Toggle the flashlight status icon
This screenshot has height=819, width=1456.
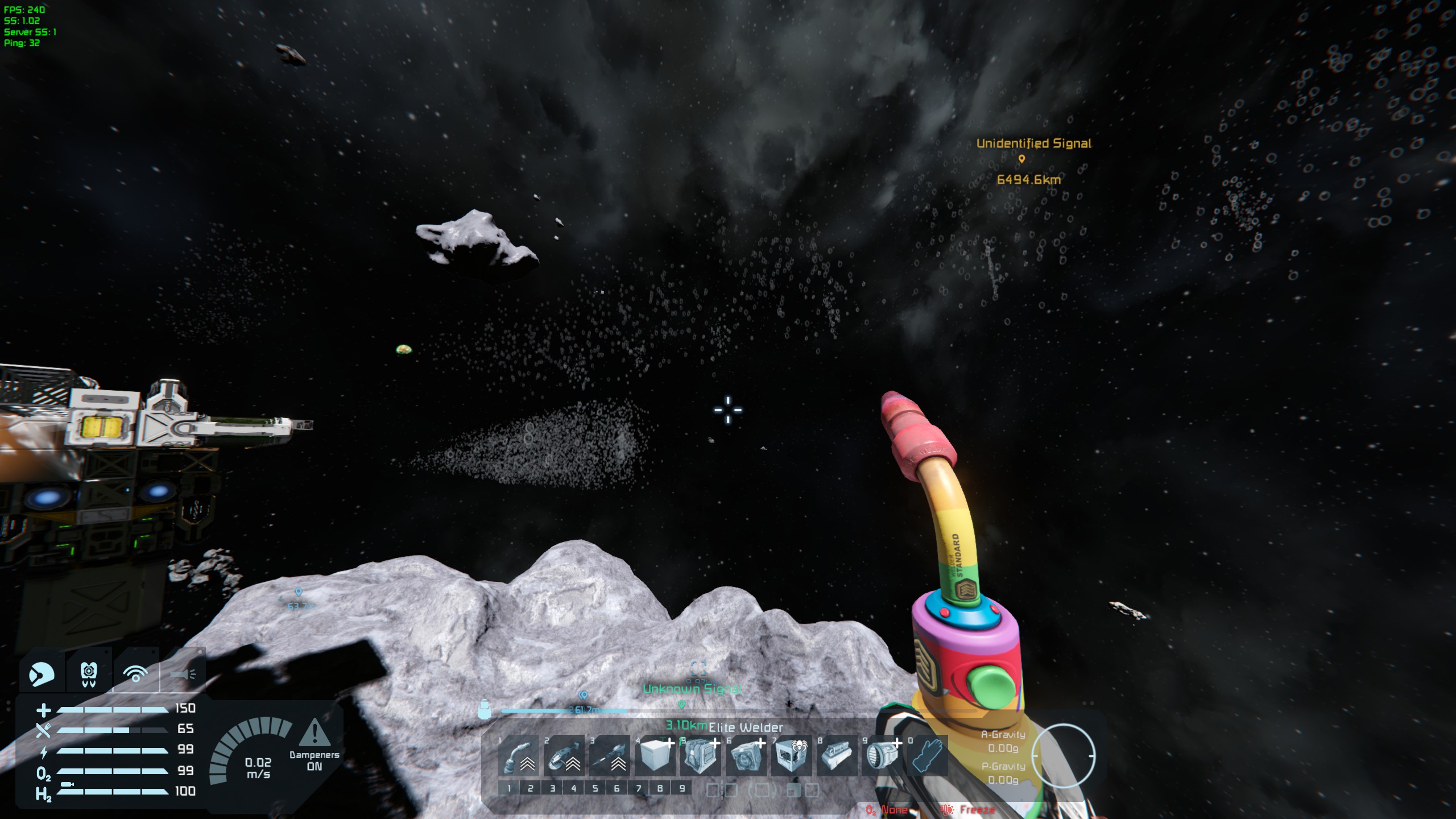183,674
